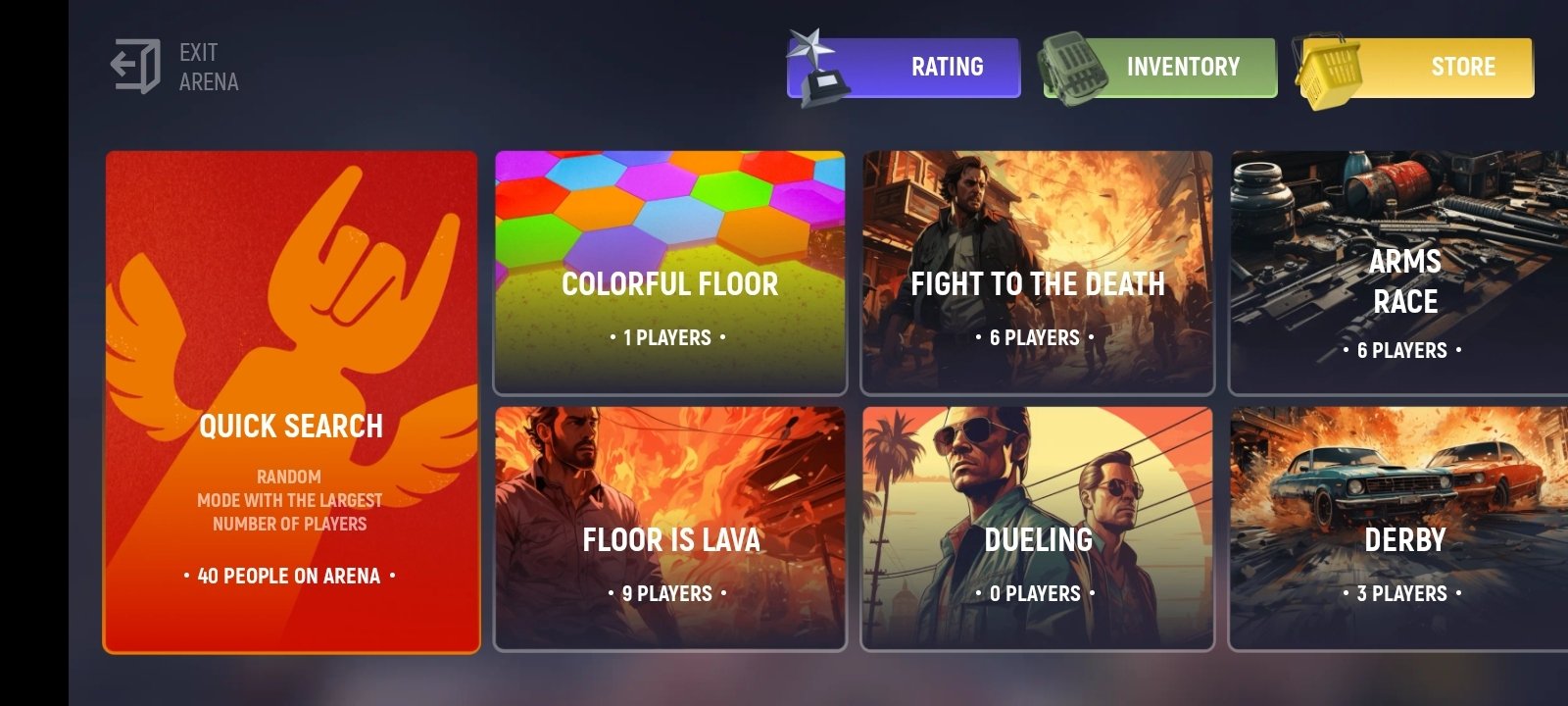Viewport: 1568px width, 706px height.
Task: Click the Exit Arena door icon
Action: click(137, 64)
